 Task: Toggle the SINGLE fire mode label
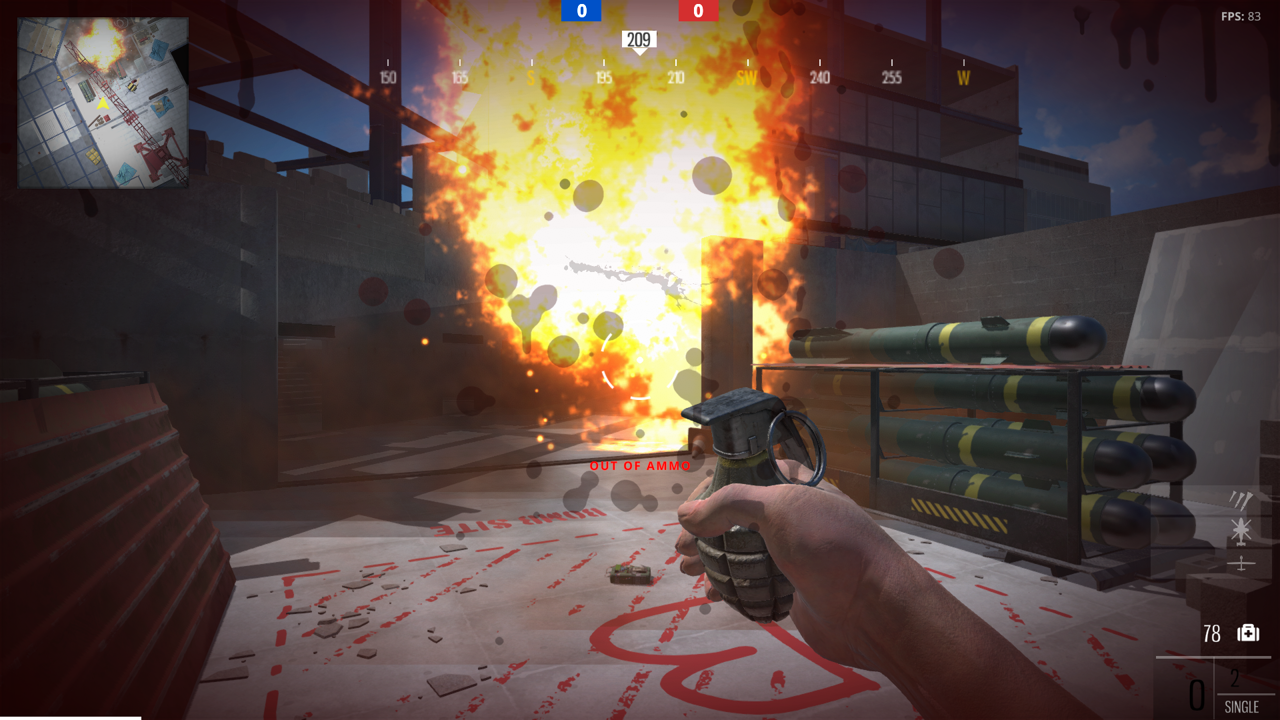(1242, 707)
